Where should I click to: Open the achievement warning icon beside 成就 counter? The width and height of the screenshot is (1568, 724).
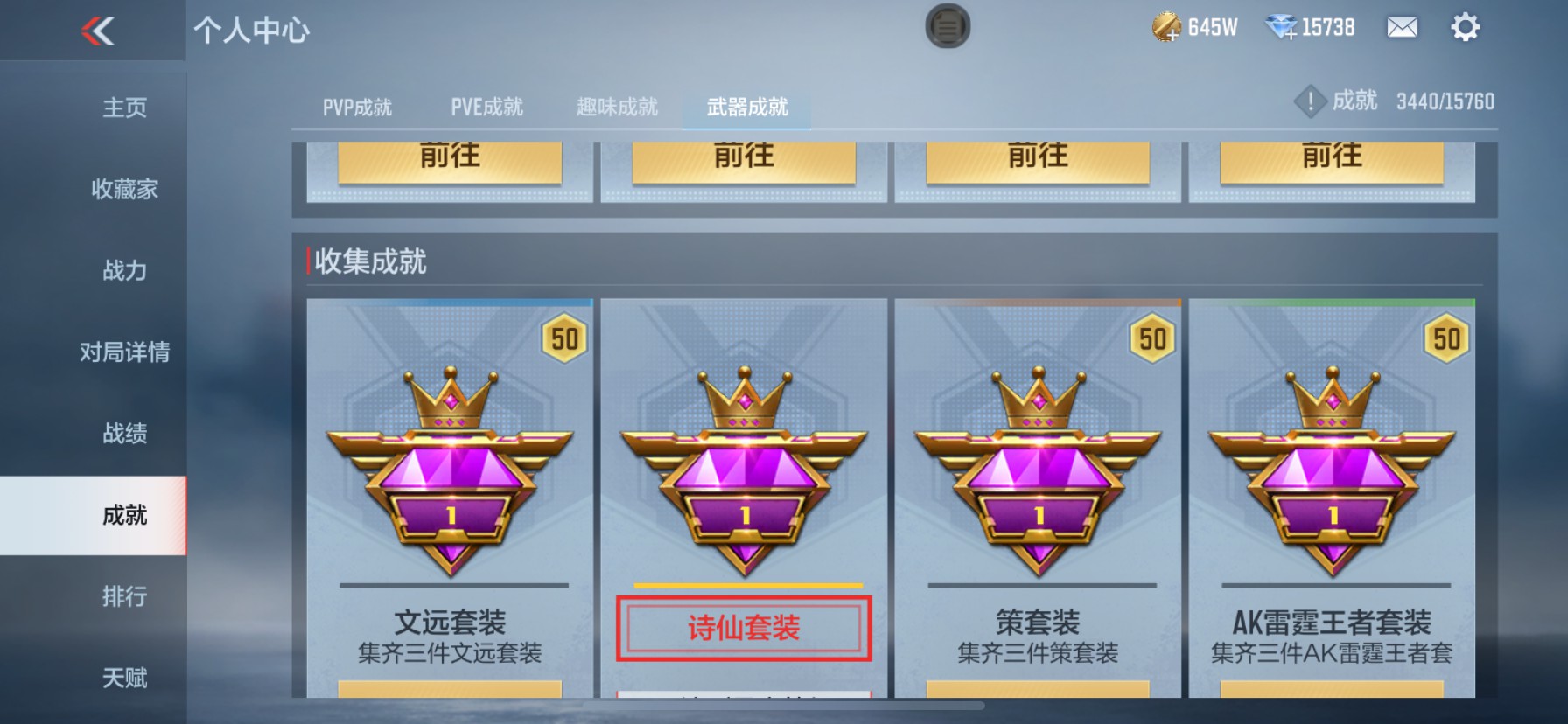point(1309,101)
